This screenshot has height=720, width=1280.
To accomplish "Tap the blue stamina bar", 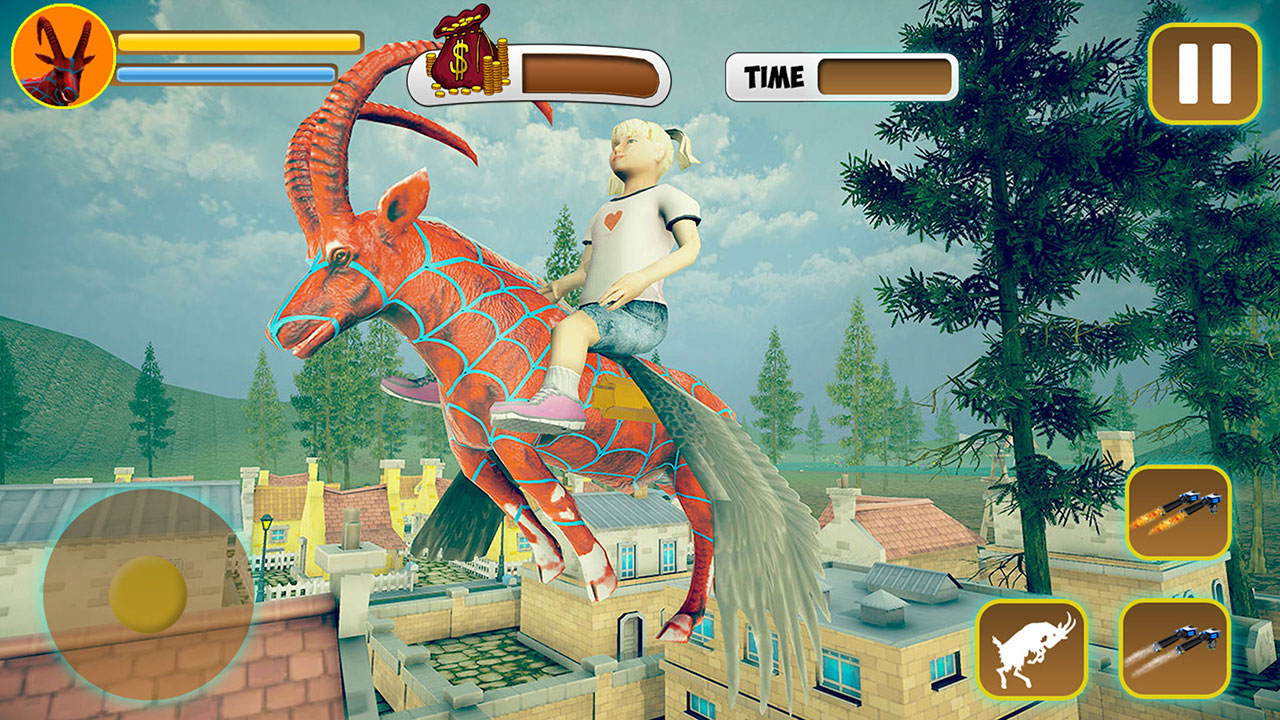I will pos(228,71).
